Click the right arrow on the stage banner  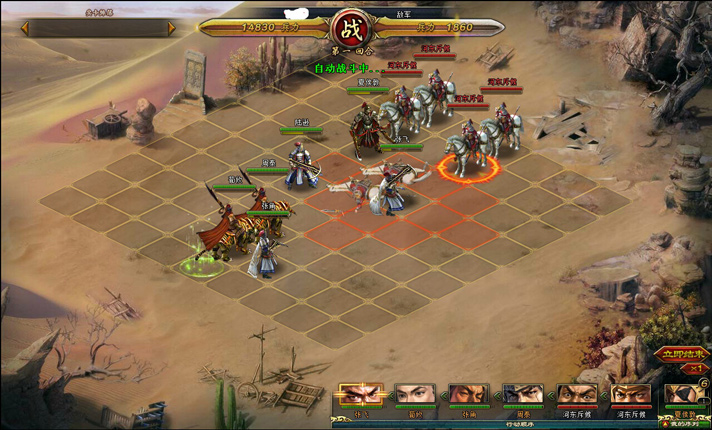[171, 28]
